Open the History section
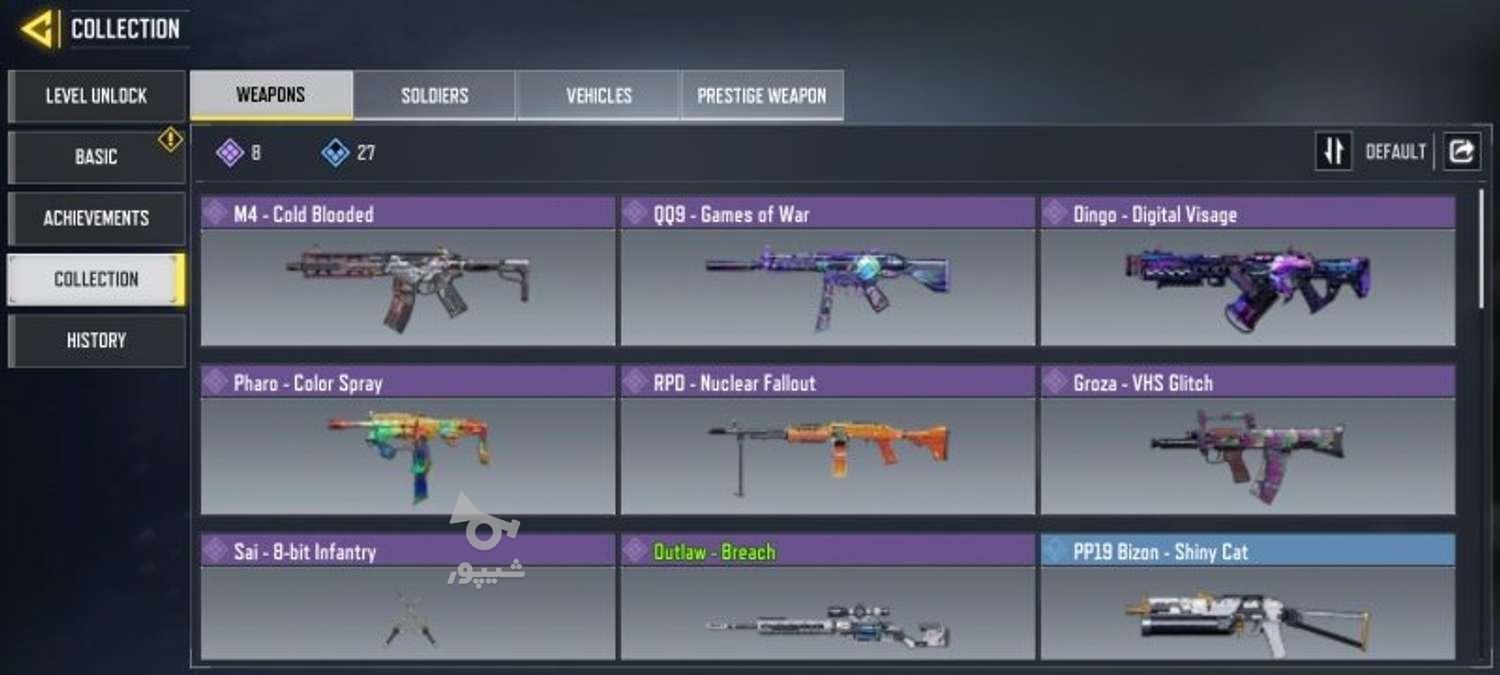This screenshot has height=675, width=1500. tap(96, 340)
